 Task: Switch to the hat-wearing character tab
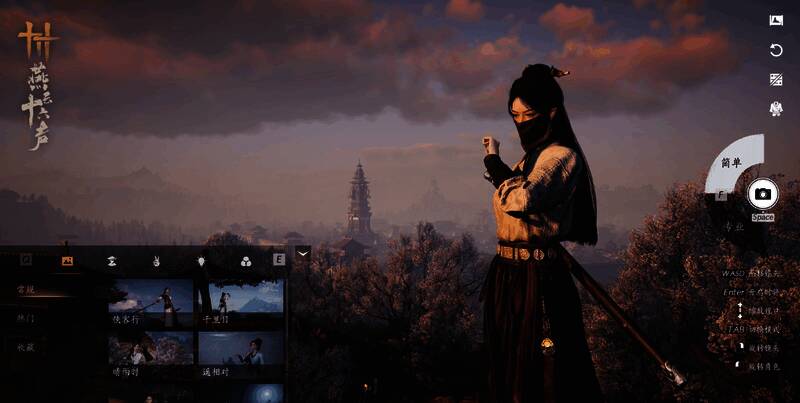click(112, 260)
